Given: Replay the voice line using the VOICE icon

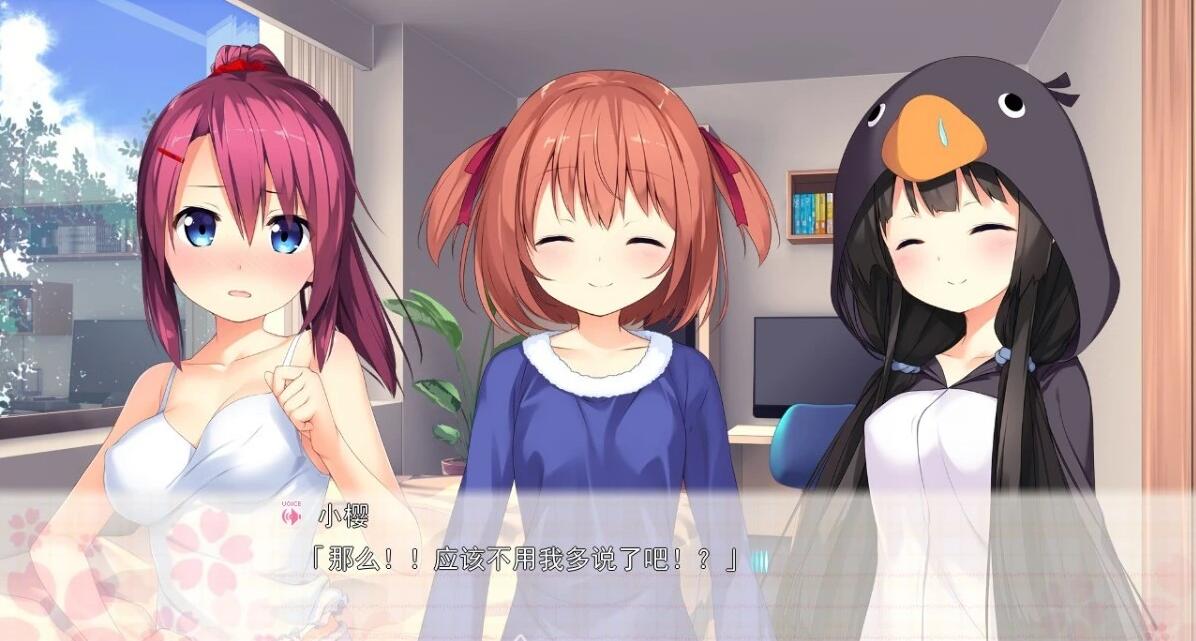Looking at the screenshot, I should click(292, 516).
